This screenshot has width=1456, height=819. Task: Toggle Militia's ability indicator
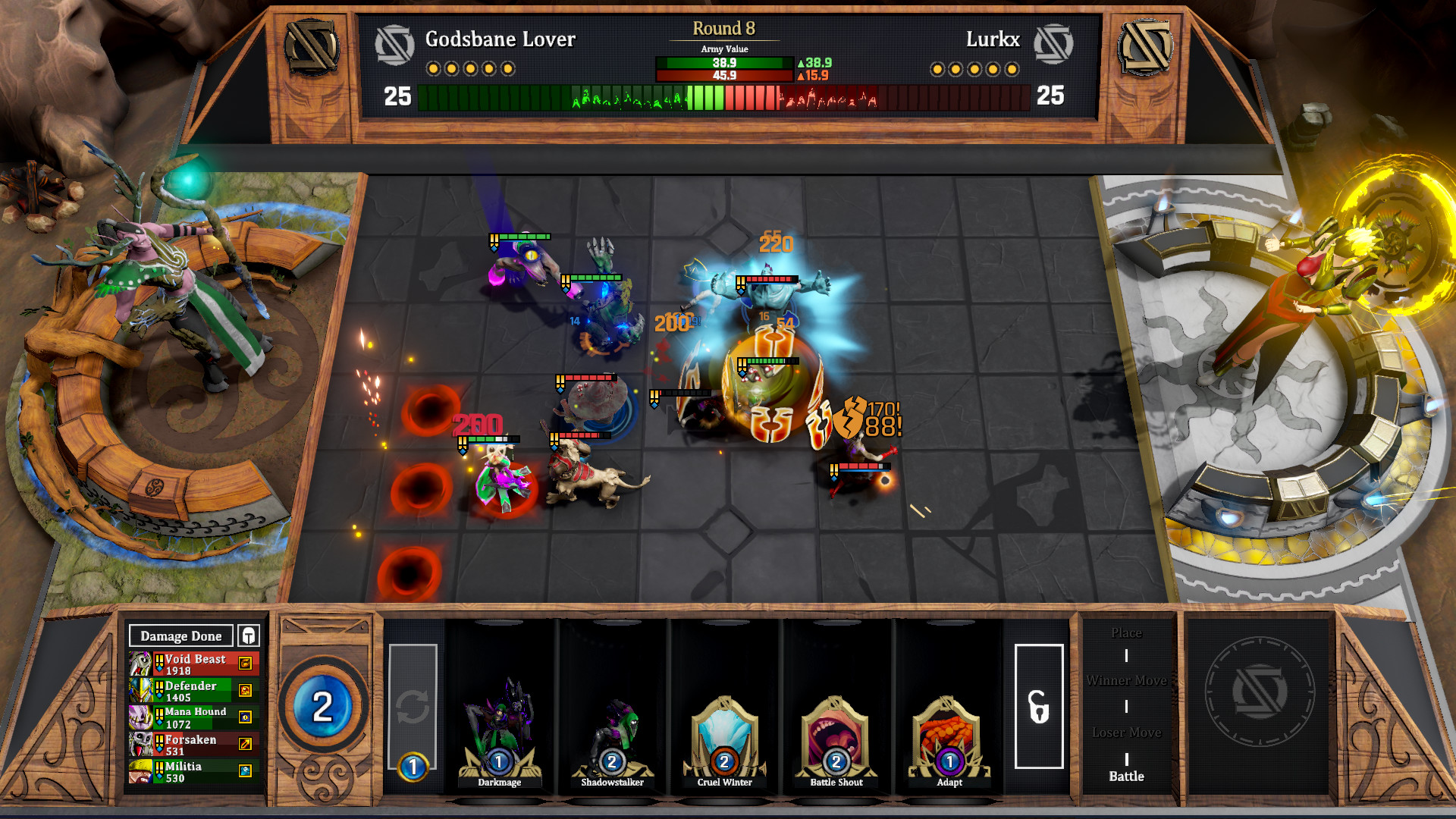coord(245,770)
